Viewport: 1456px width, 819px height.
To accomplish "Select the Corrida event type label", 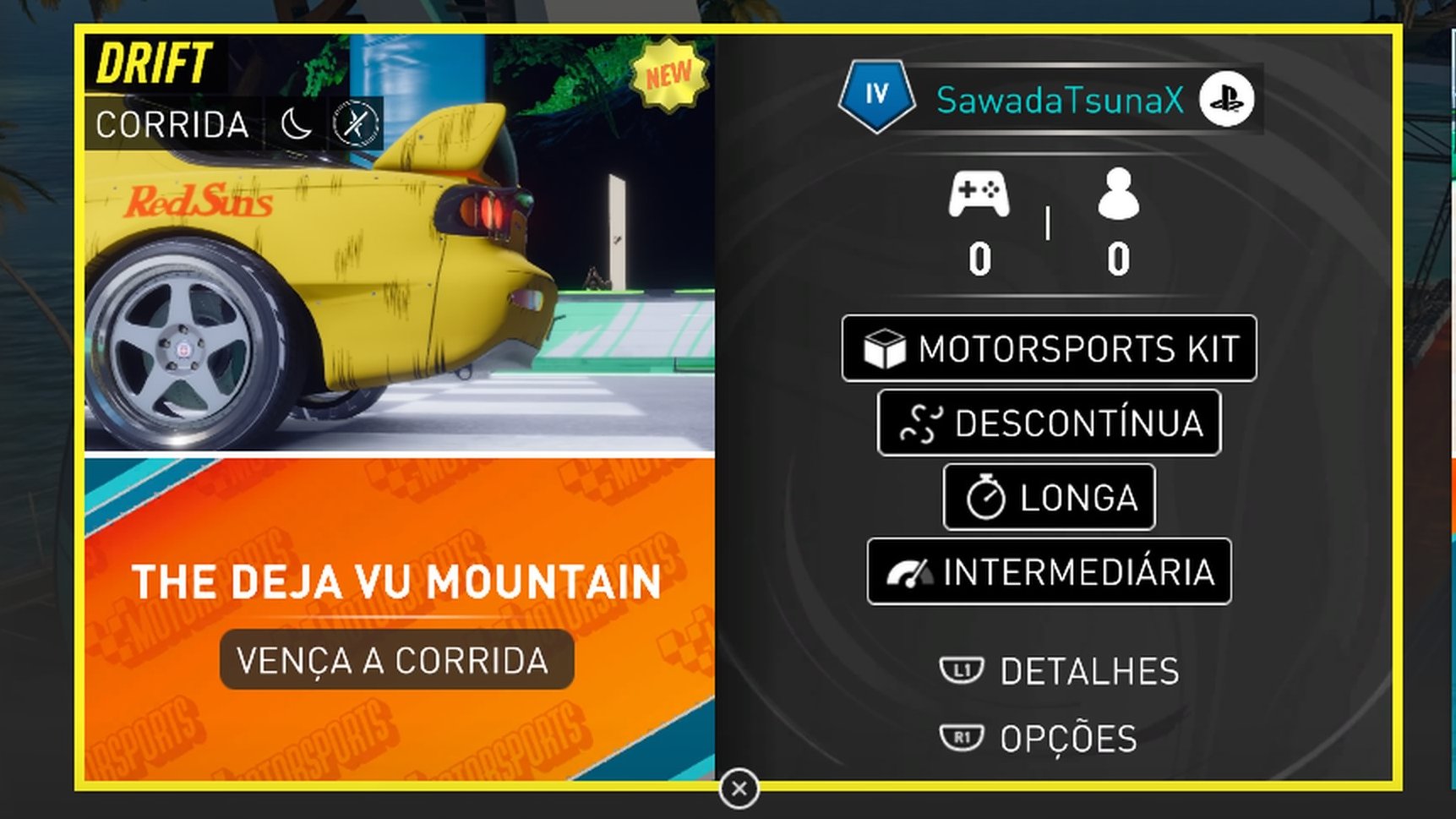I will pyautogui.click(x=172, y=125).
